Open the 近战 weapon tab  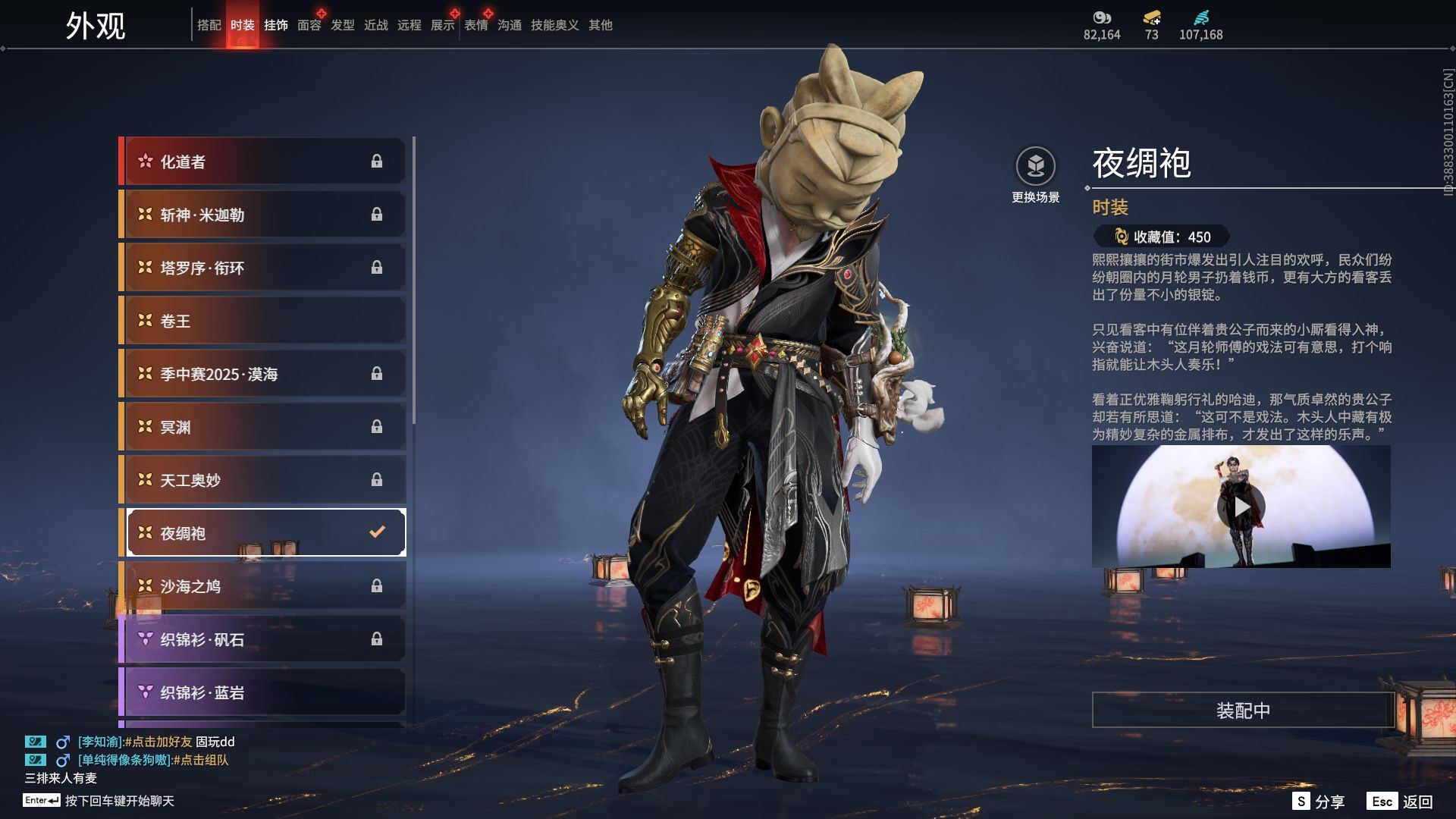[x=375, y=25]
